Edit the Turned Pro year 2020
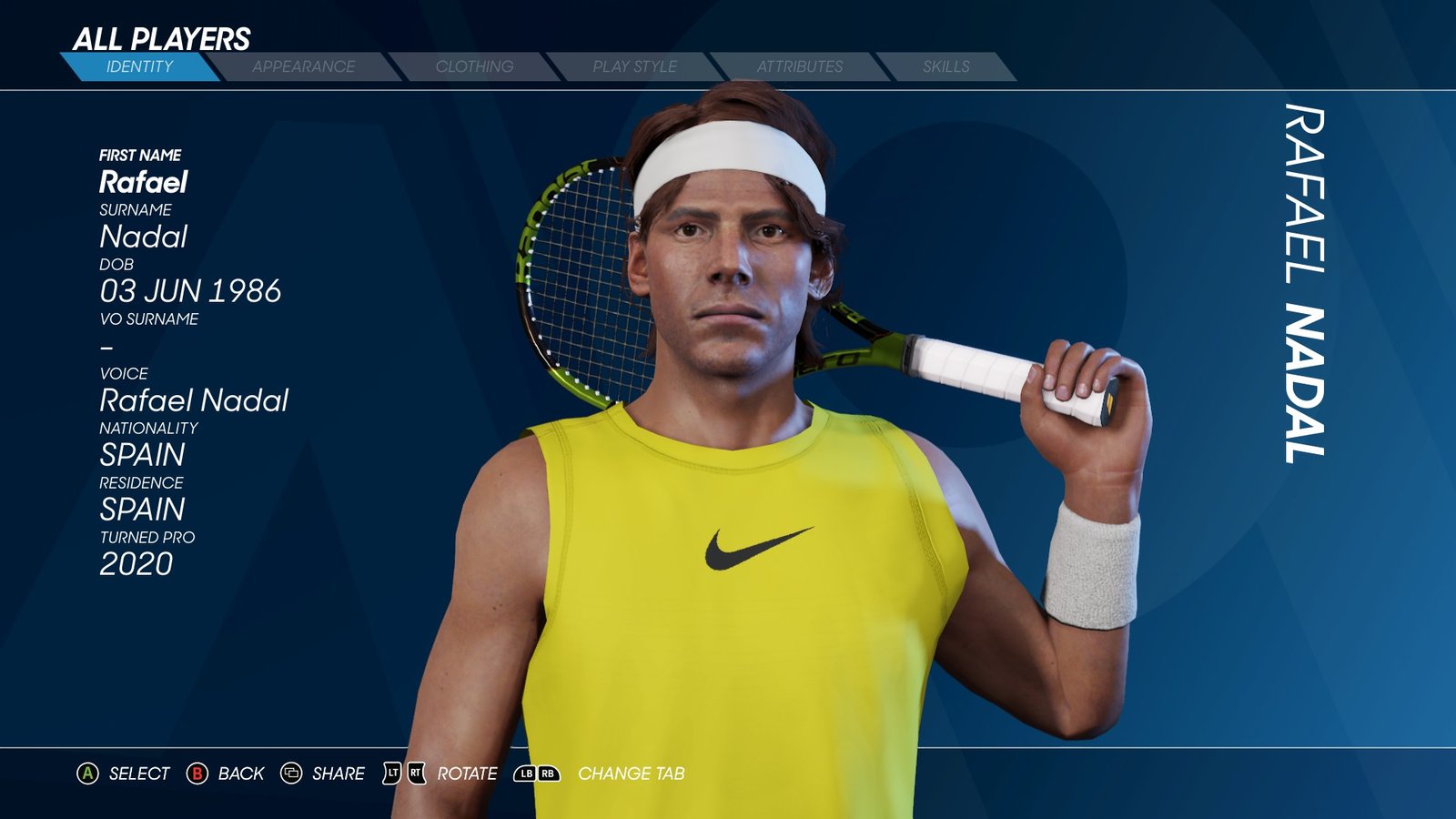1456x819 pixels. pos(136,564)
